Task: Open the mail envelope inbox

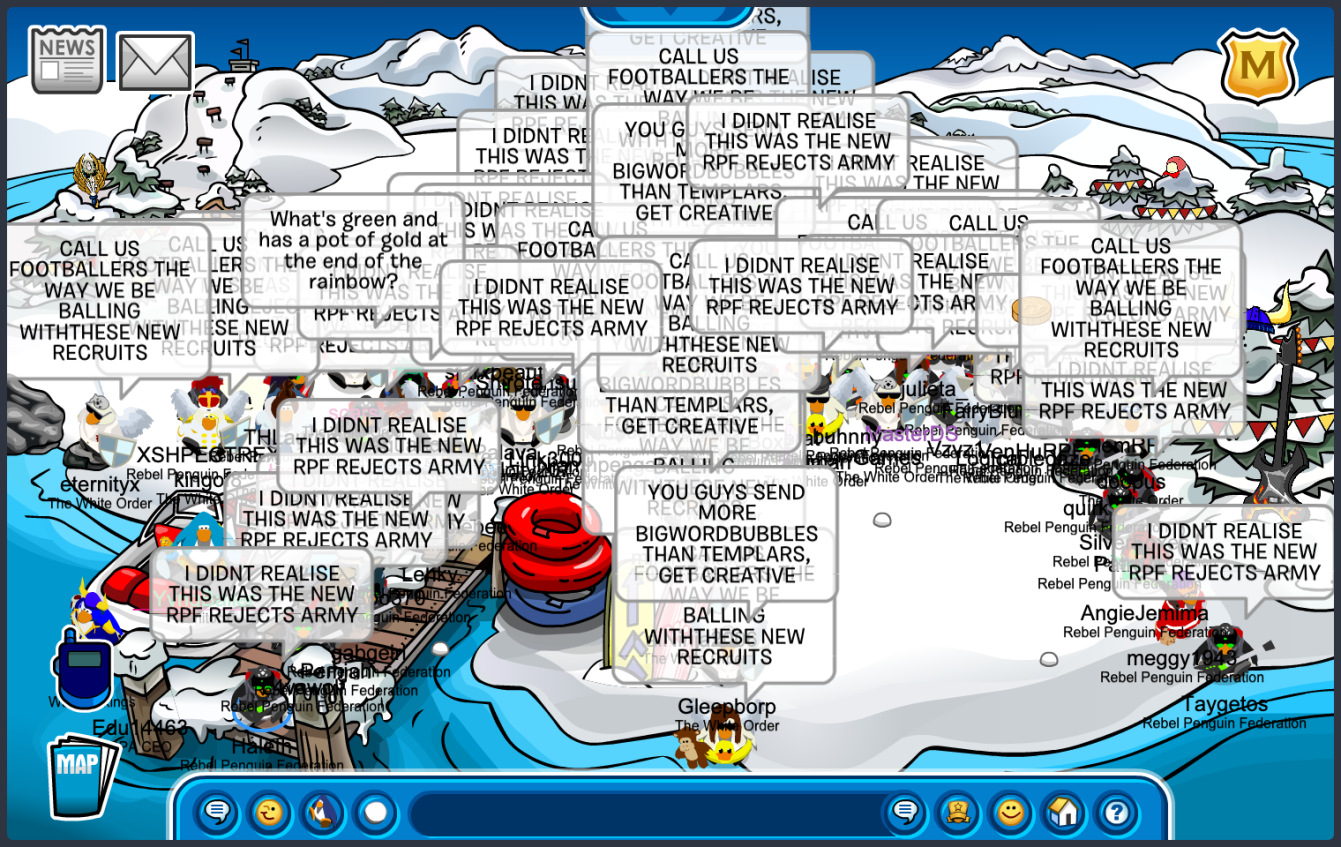Action: (x=155, y=62)
